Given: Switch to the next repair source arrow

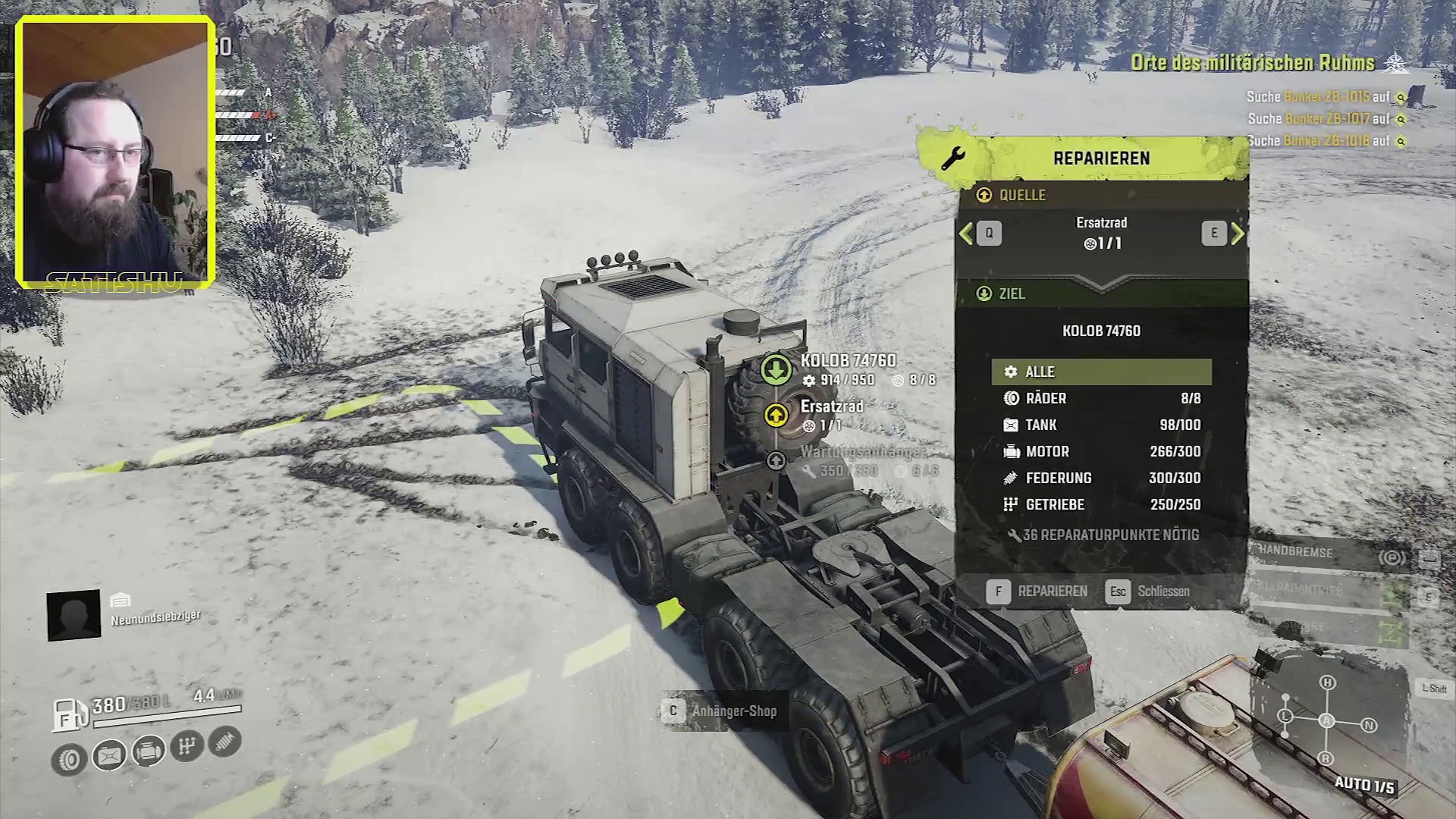Looking at the screenshot, I should point(1237,234).
